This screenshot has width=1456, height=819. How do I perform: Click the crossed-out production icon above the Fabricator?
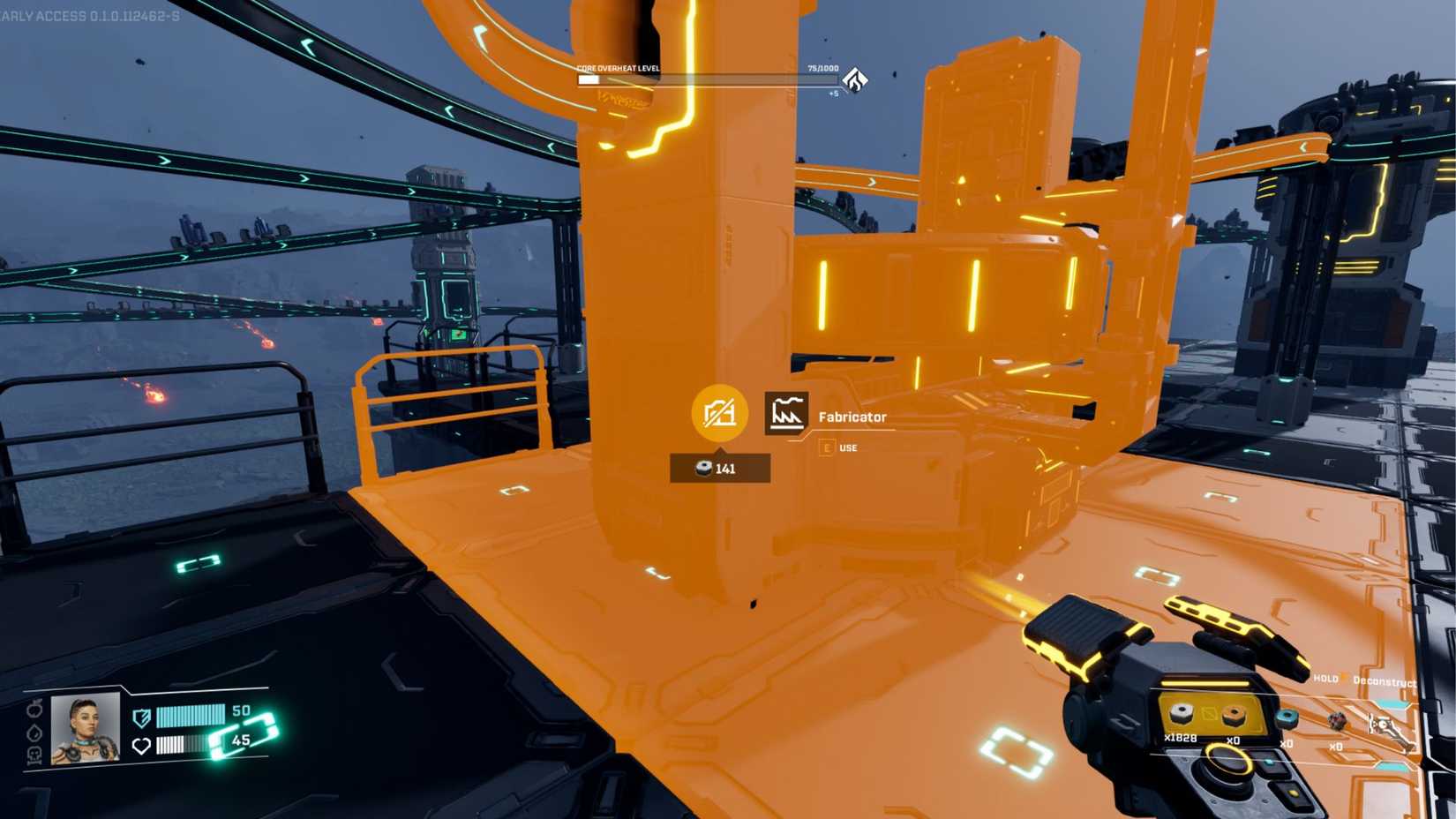tap(719, 412)
